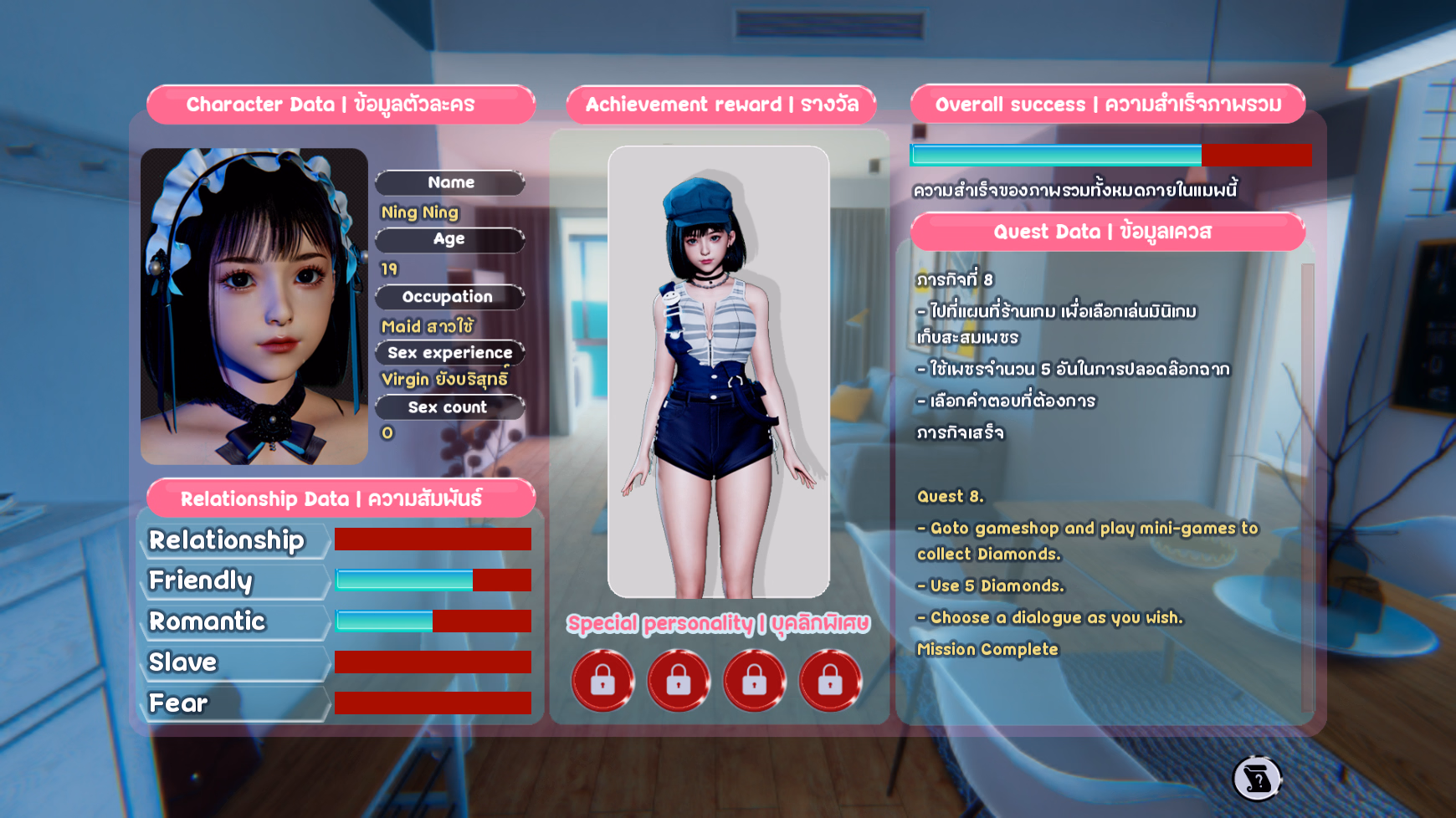This screenshot has width=1456, height=818.
Task: Click the quest scroll icon button
Action: pyautogui.click(x=1257, y=779)
